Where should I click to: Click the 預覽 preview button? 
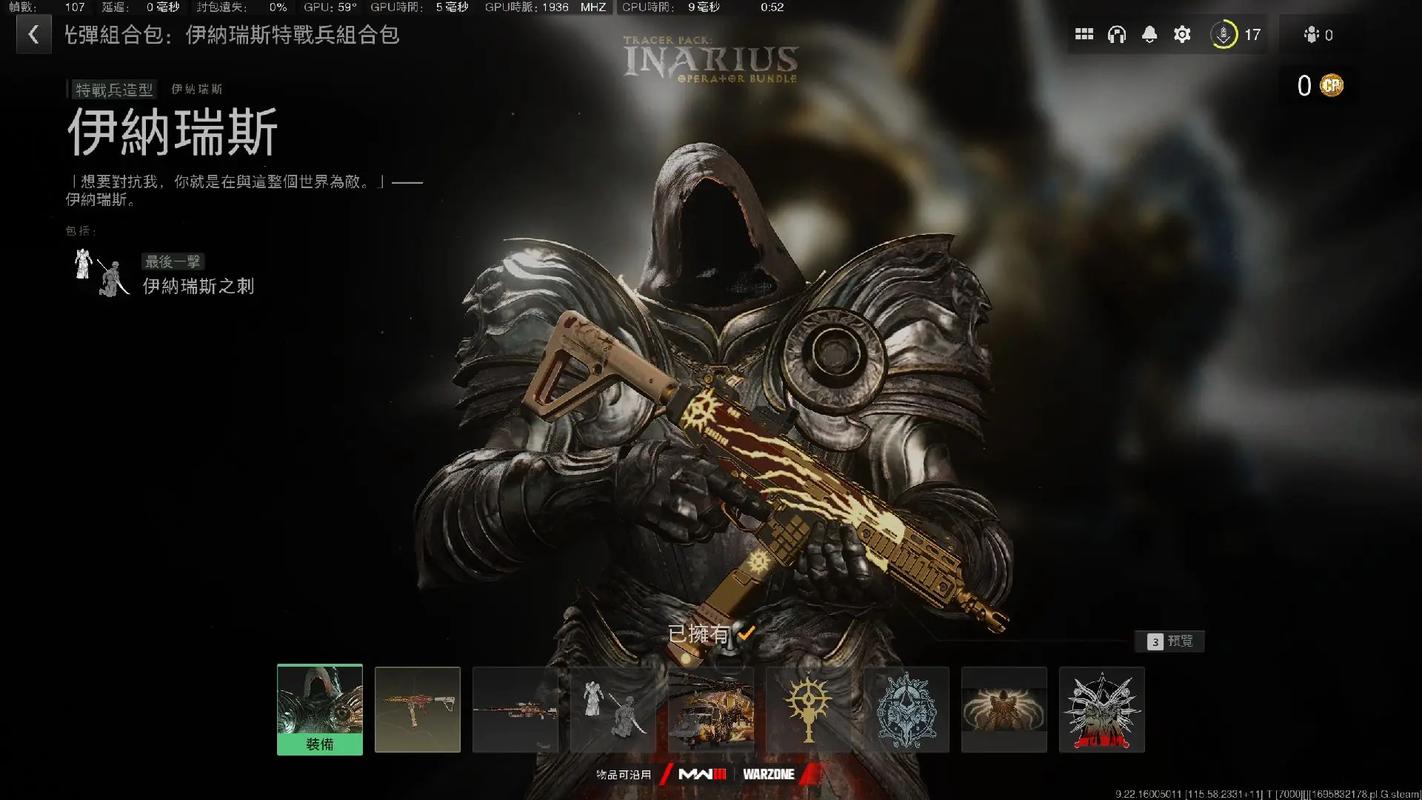point(1170,641)
